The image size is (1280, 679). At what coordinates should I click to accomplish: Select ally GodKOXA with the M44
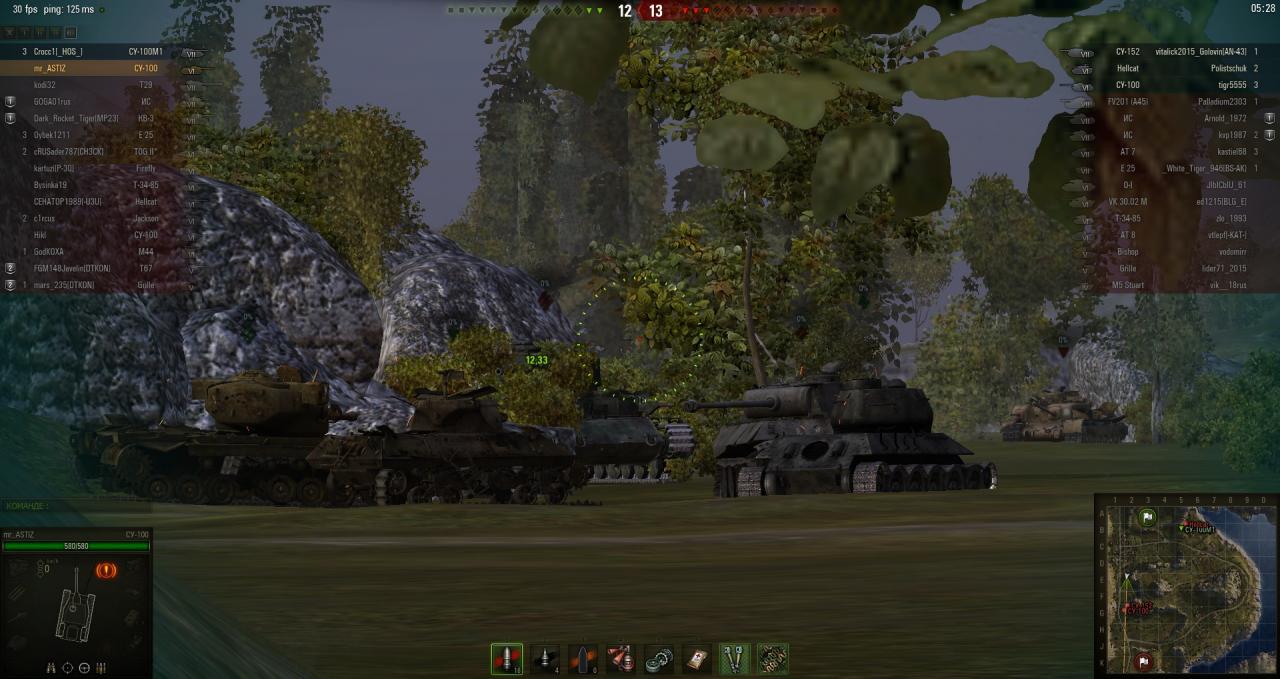pyautogui.click(x=90, y=252)
